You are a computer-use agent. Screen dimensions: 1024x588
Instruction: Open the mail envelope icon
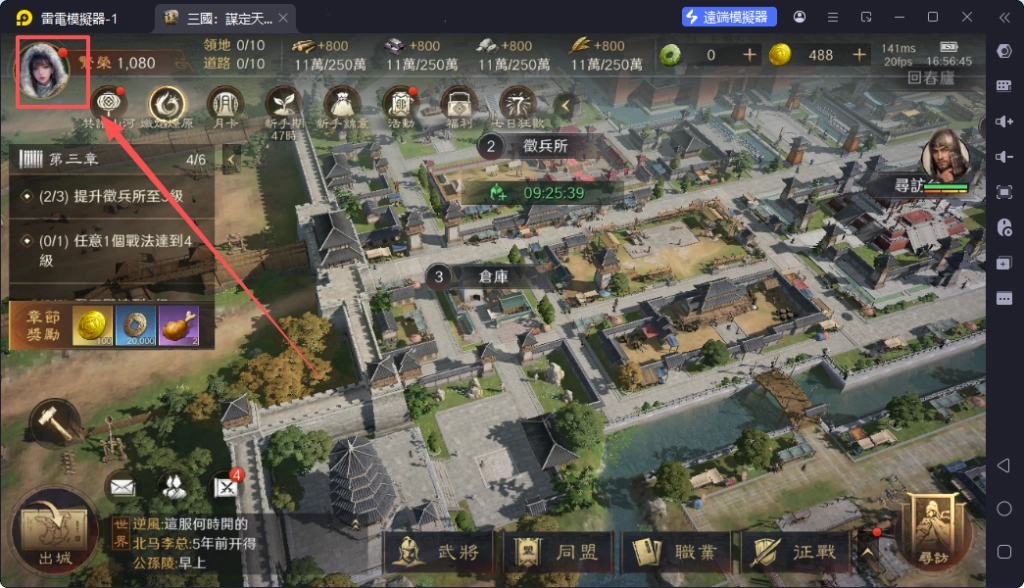pyautogui.click(x=122, y=487)
